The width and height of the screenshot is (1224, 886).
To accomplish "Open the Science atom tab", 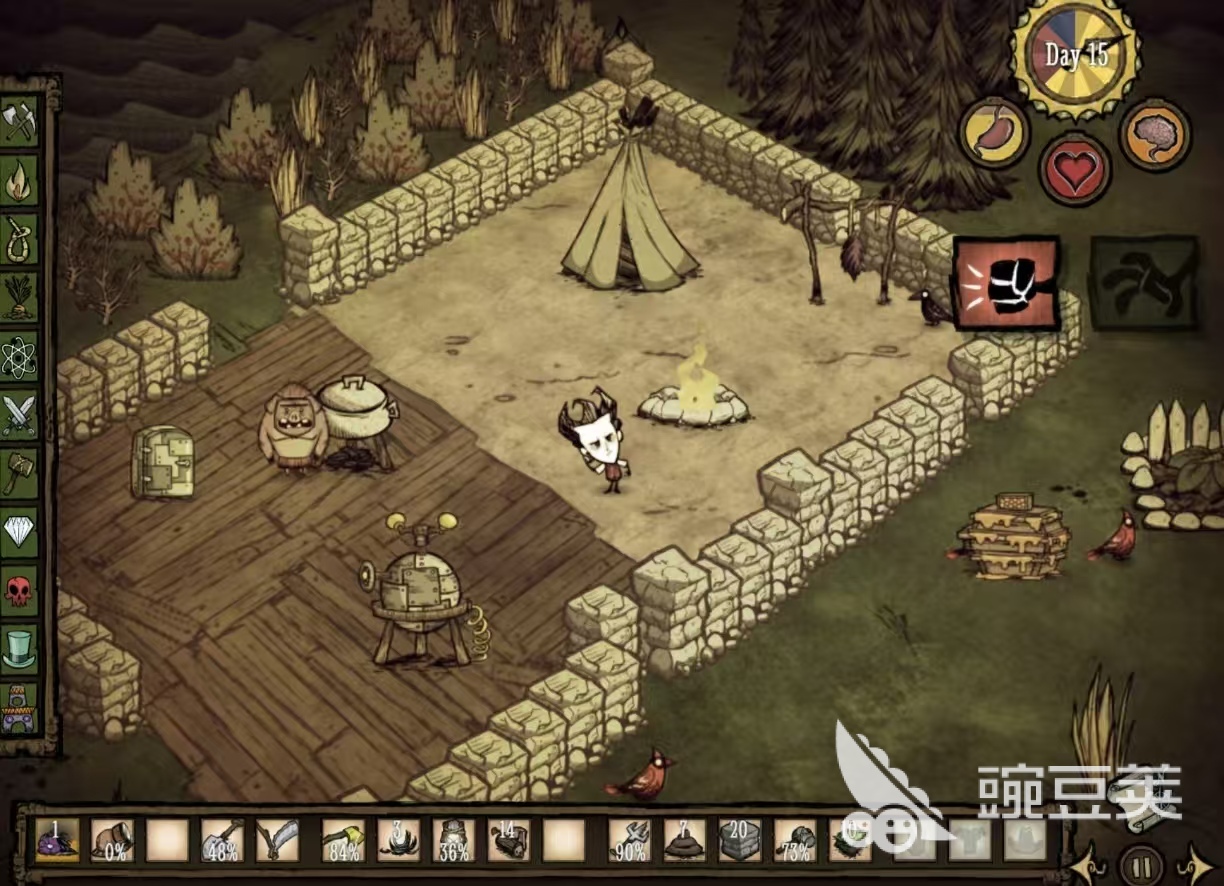I will [20, 357].
